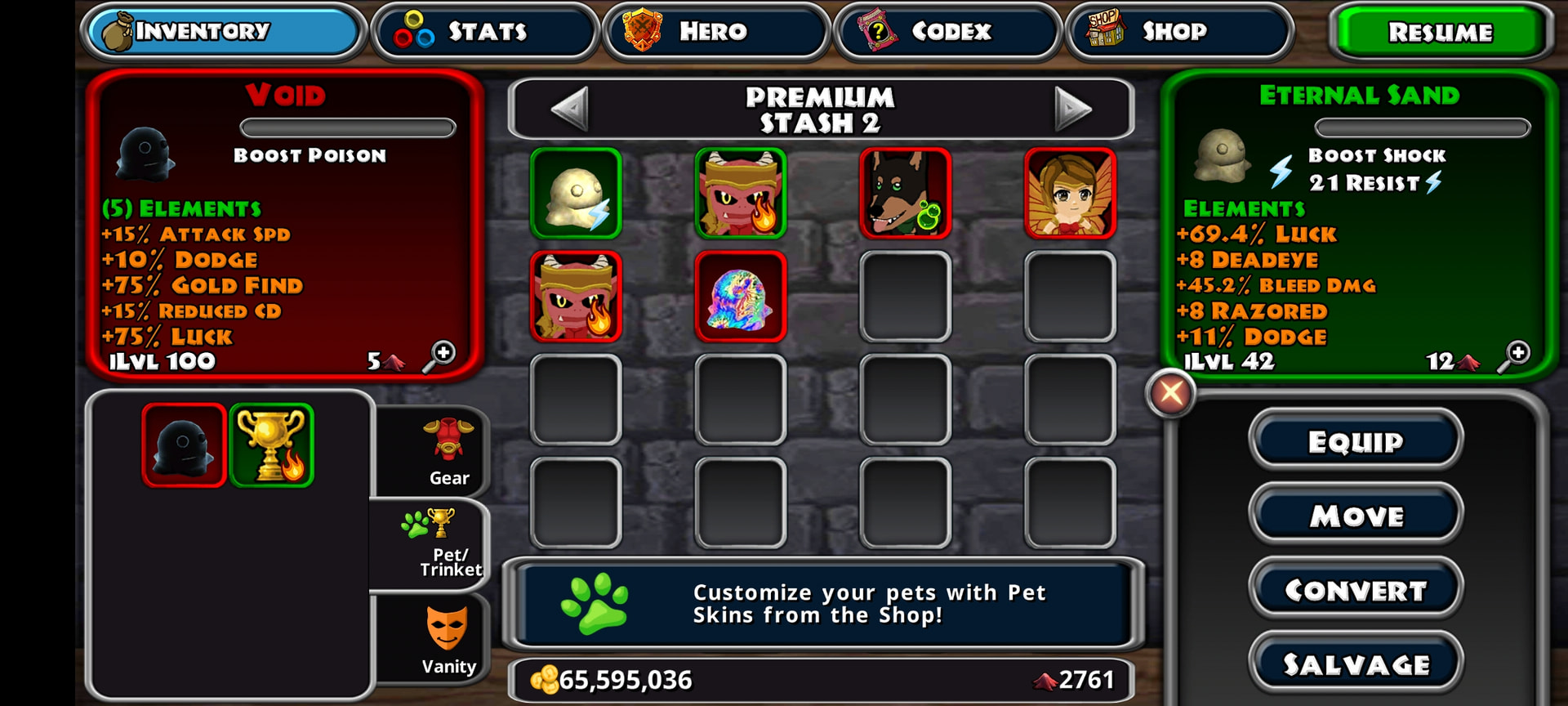Salvage the selected item
Screen dimensions: 1568x706
[x=1356, y=664]
